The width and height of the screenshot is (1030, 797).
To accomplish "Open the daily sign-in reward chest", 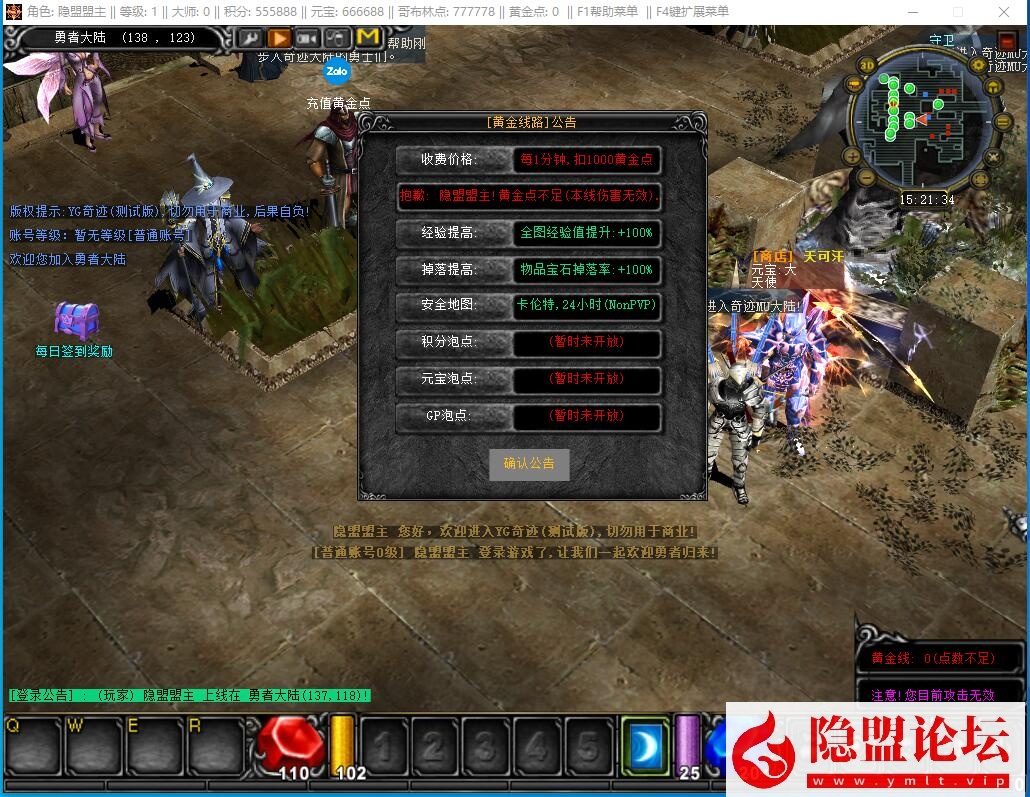I will [x=76, y=320].
